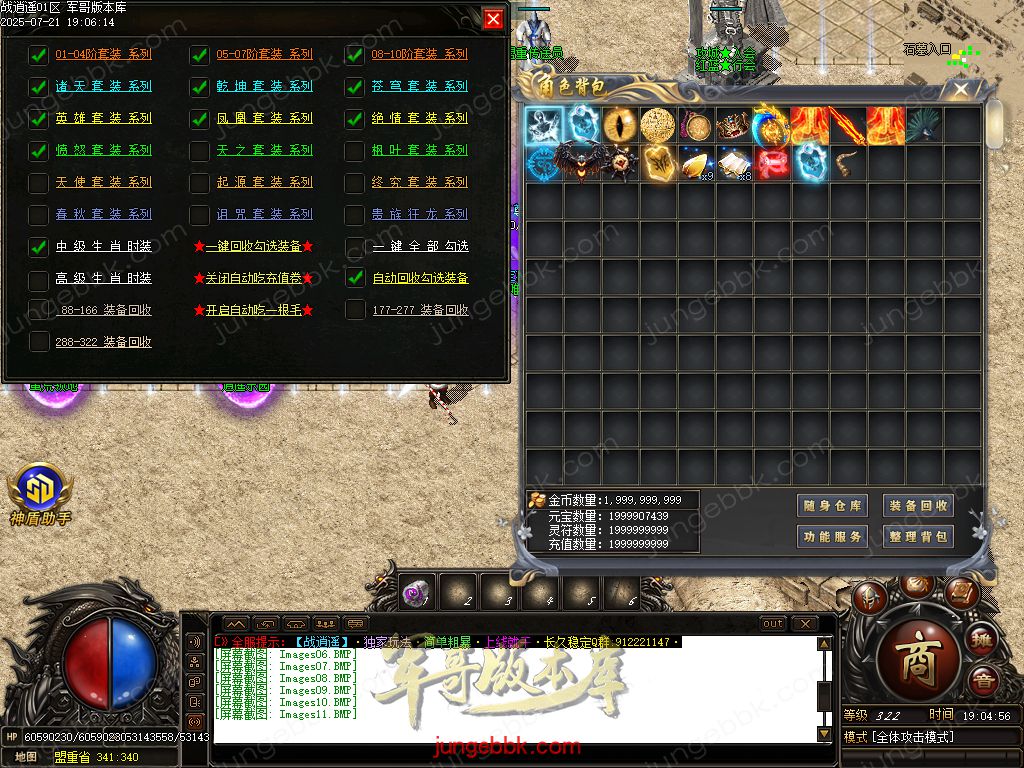The width and height of the screenshot is (1024, 768).
Task: Close the equipment recycle settings panel
Action: coord(493,19)
